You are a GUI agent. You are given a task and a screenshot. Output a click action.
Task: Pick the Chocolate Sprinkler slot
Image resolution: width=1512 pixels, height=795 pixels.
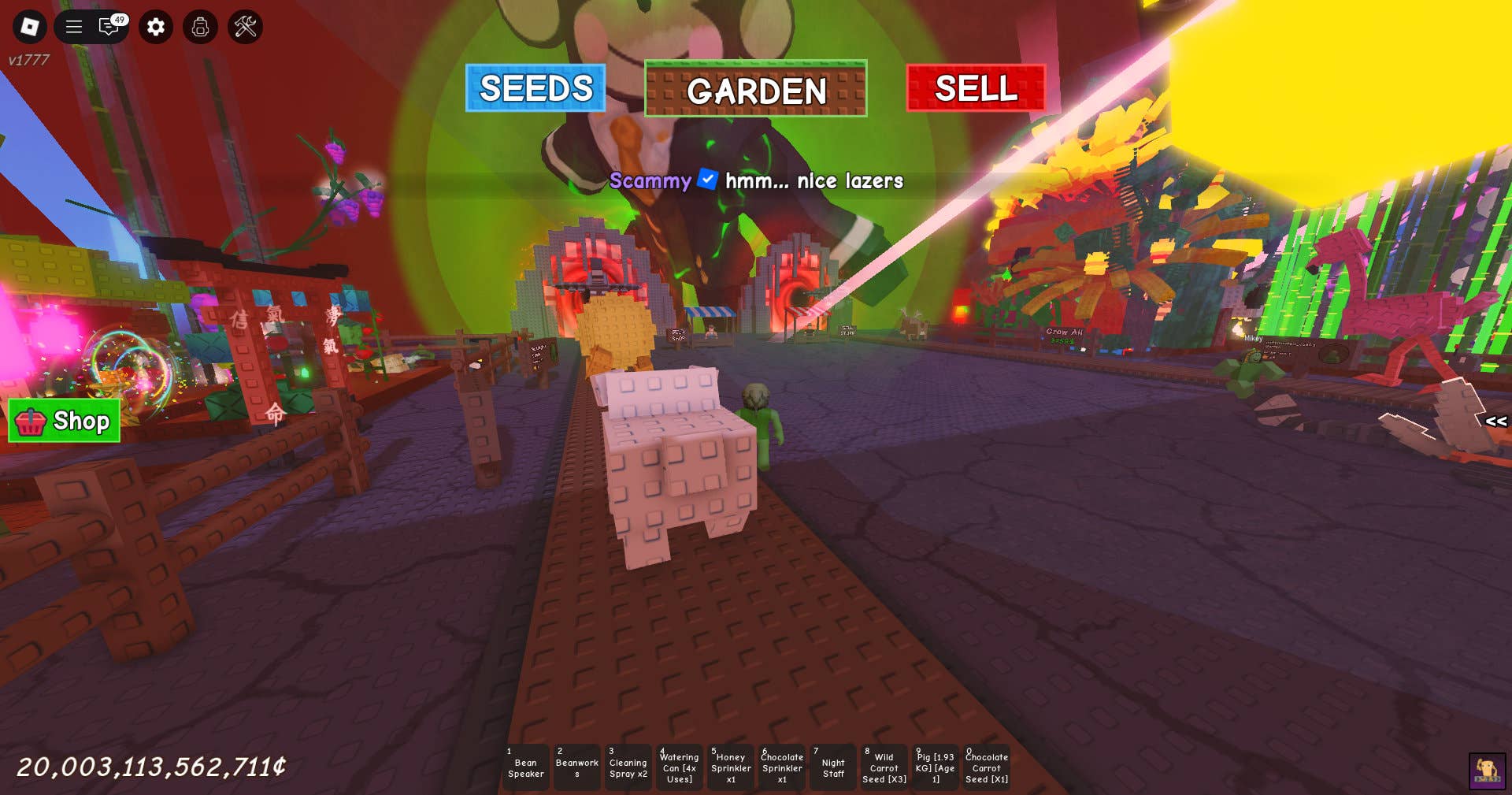point(782,767)
